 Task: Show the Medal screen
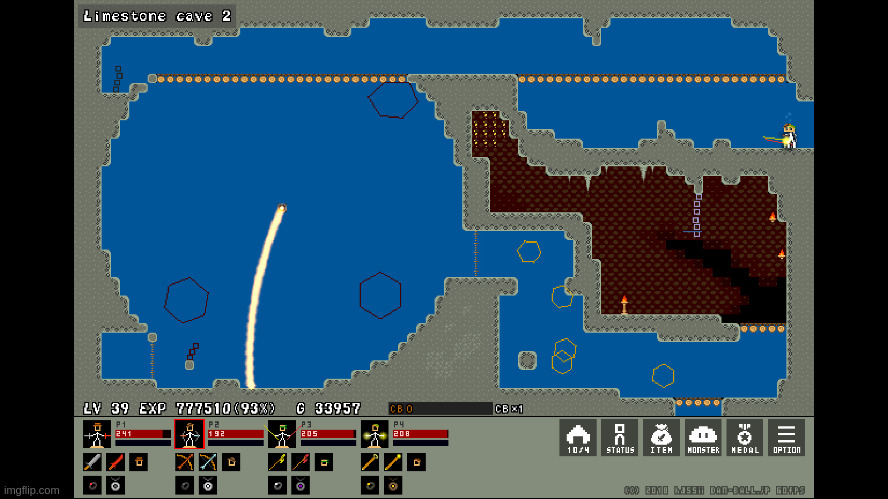(x=744, y=437)
